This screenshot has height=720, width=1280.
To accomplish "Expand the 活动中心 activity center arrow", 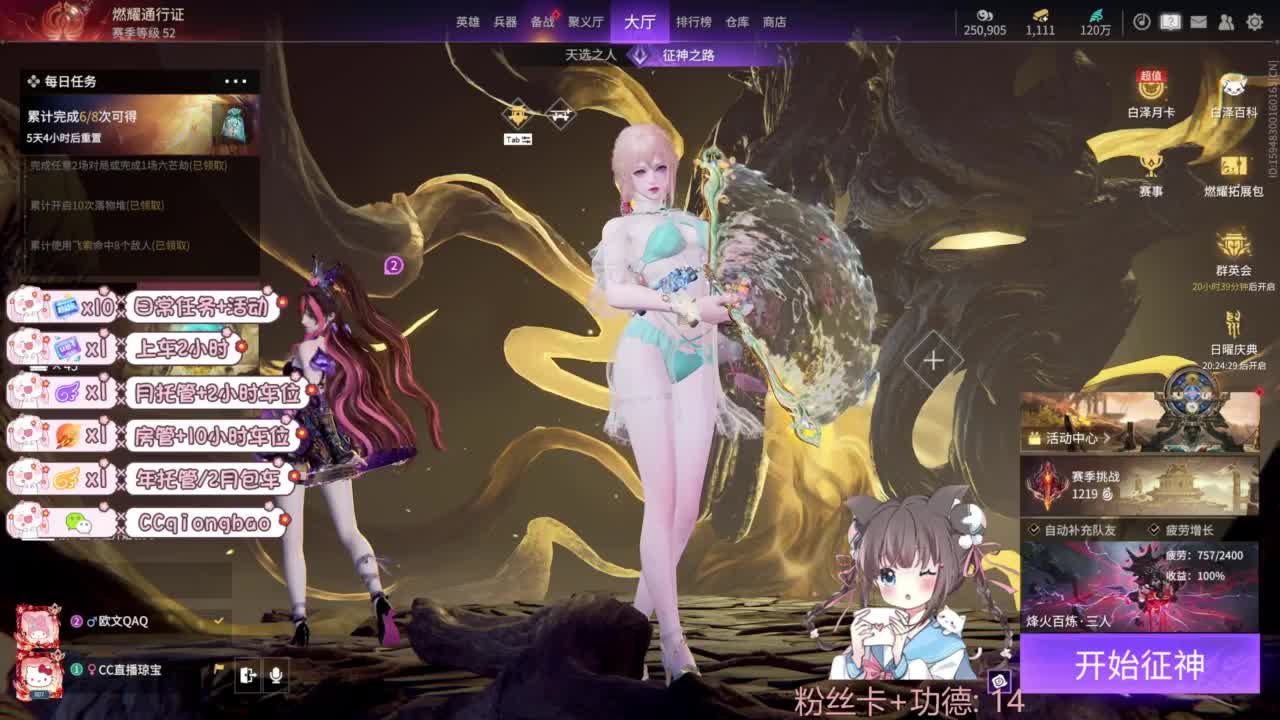I will [x=1106, y=438].
